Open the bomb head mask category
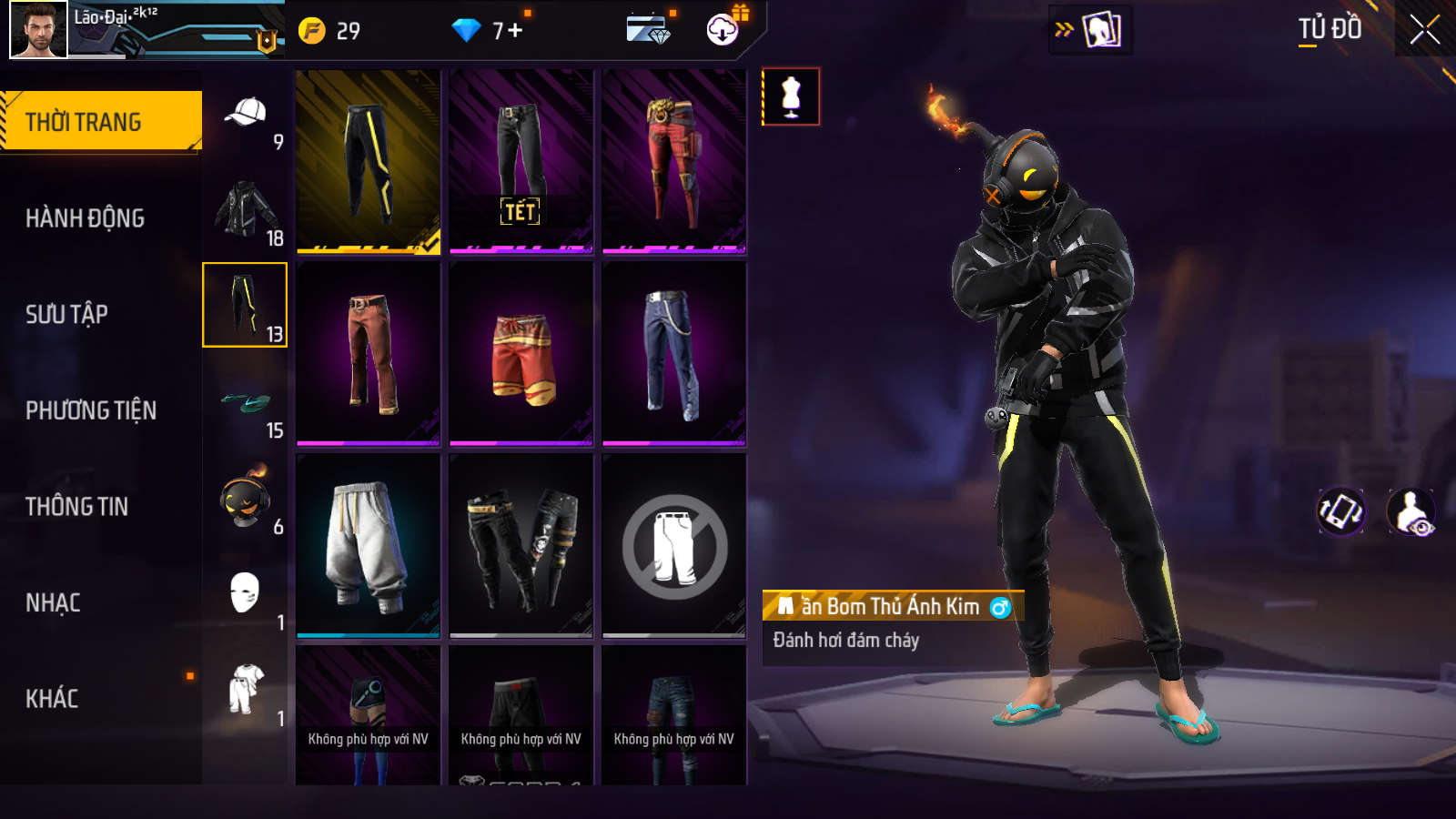 click(x=245, y=499)
